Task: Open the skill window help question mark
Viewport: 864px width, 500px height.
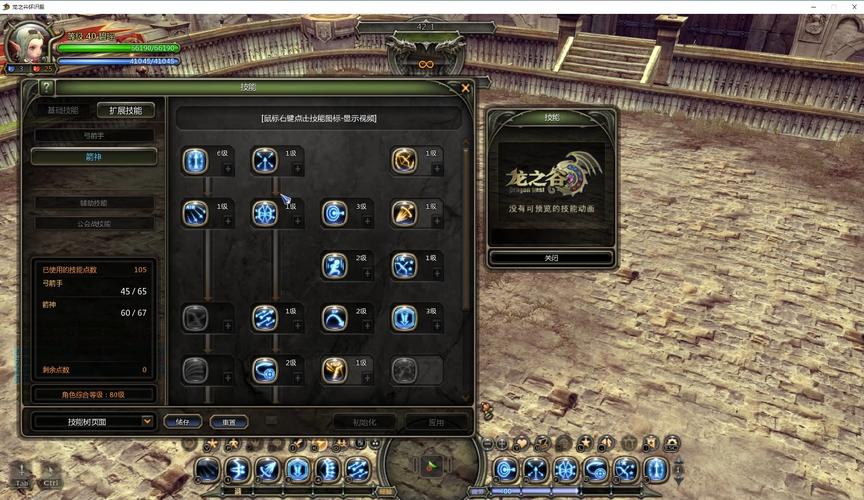Action: click(46, 88)
